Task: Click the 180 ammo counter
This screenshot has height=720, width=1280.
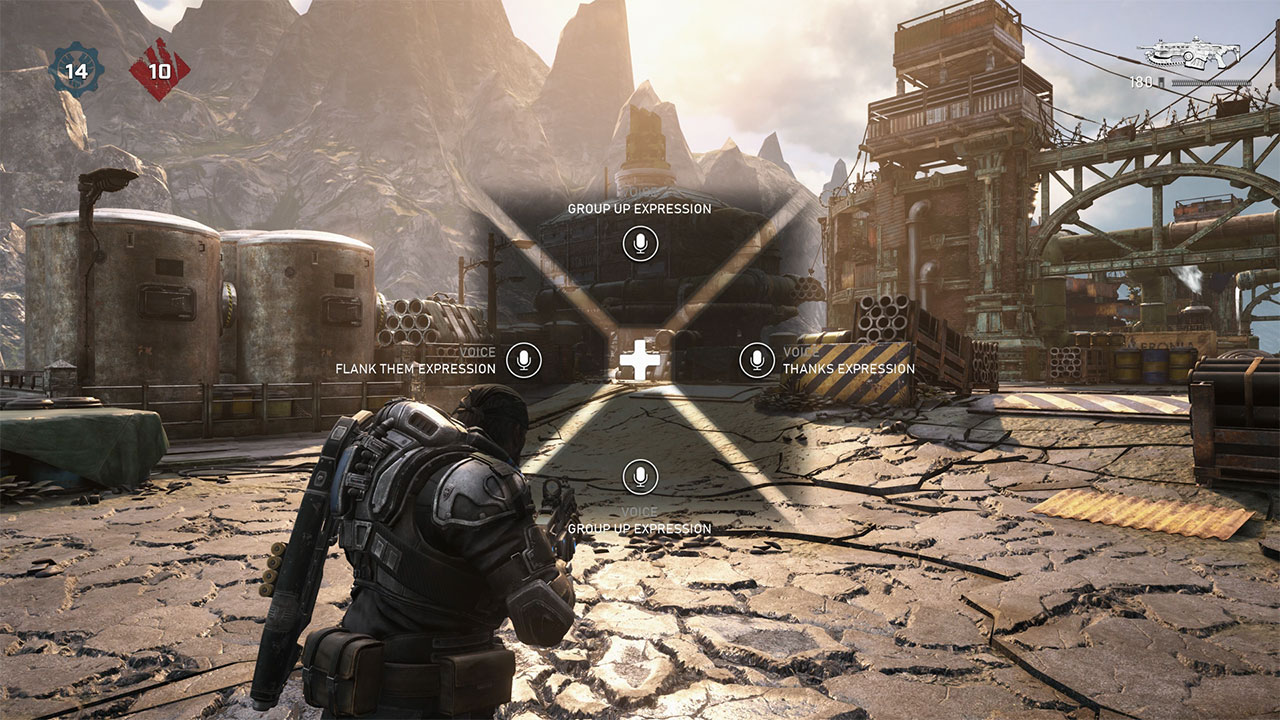Action: [1140, 82]
